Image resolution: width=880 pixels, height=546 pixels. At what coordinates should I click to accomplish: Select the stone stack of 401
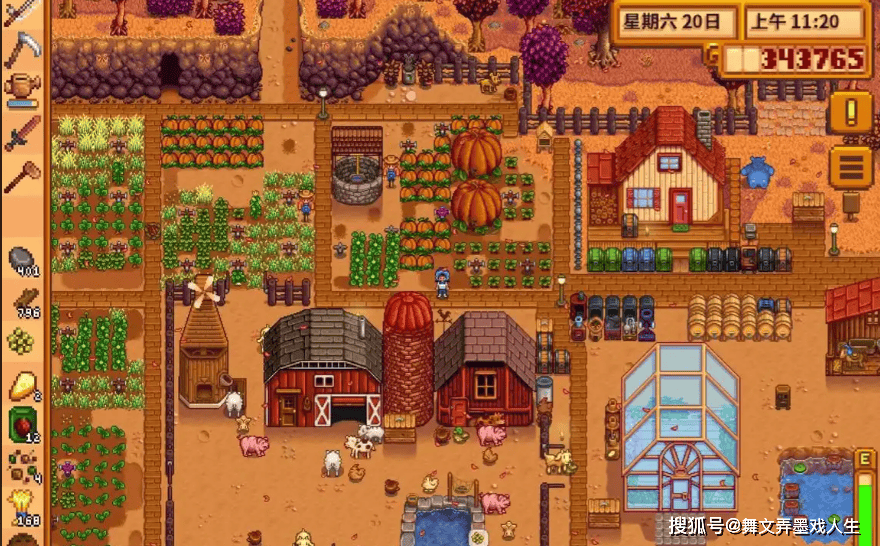click(22, 262)
